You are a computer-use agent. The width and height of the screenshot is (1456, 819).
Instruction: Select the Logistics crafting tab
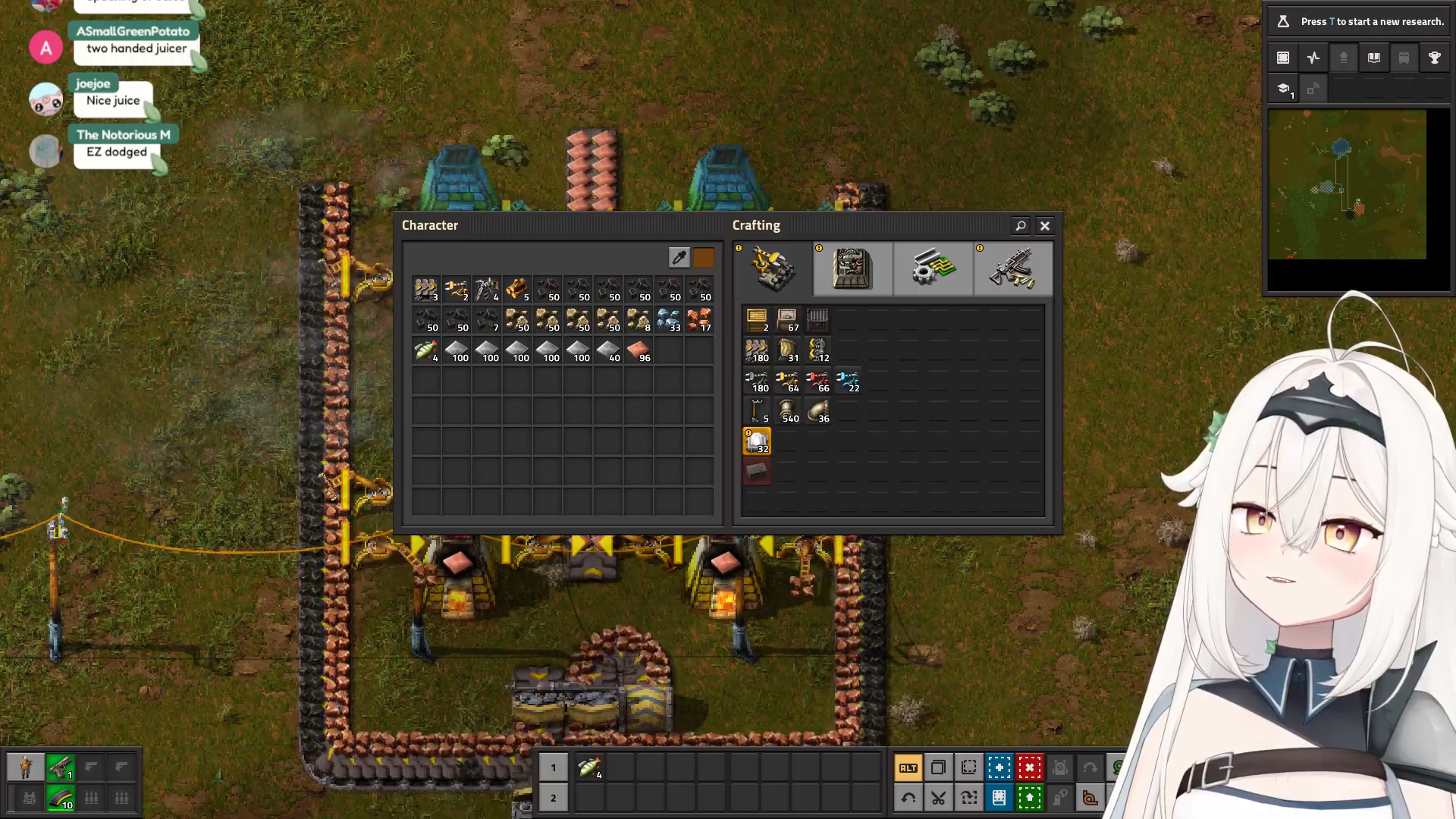773,268
